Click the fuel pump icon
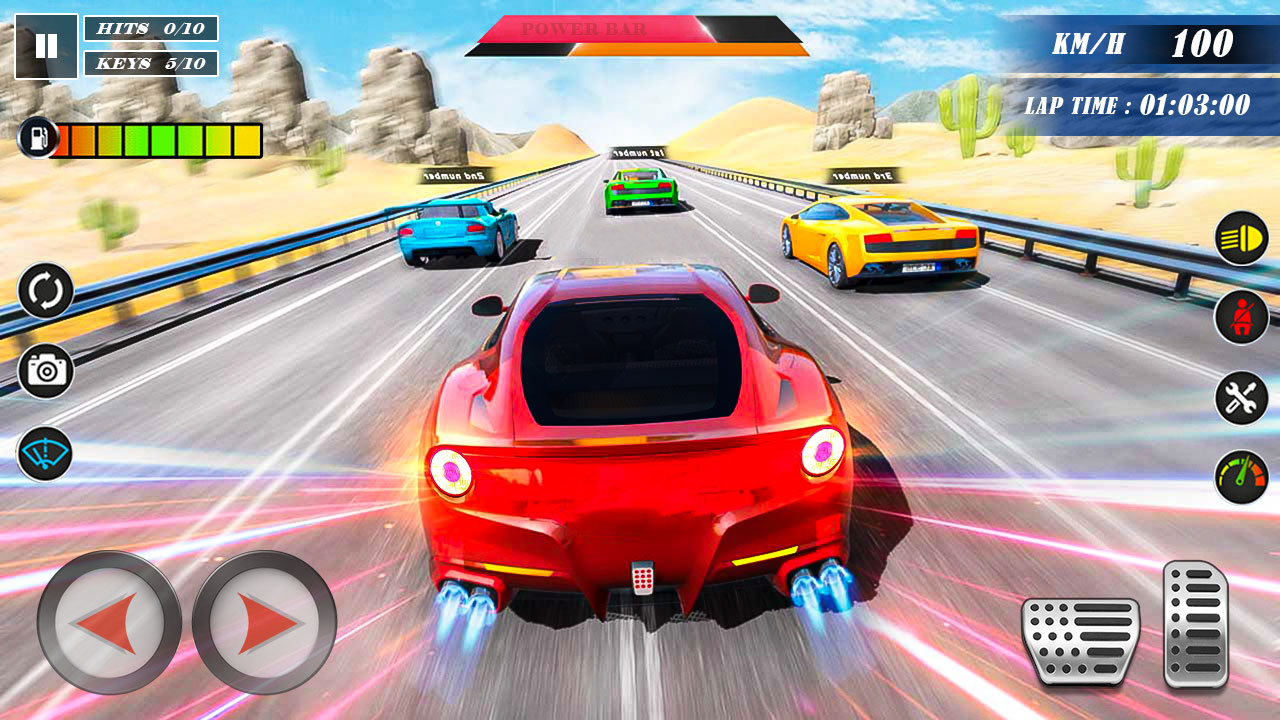 (x=37, y=137)
